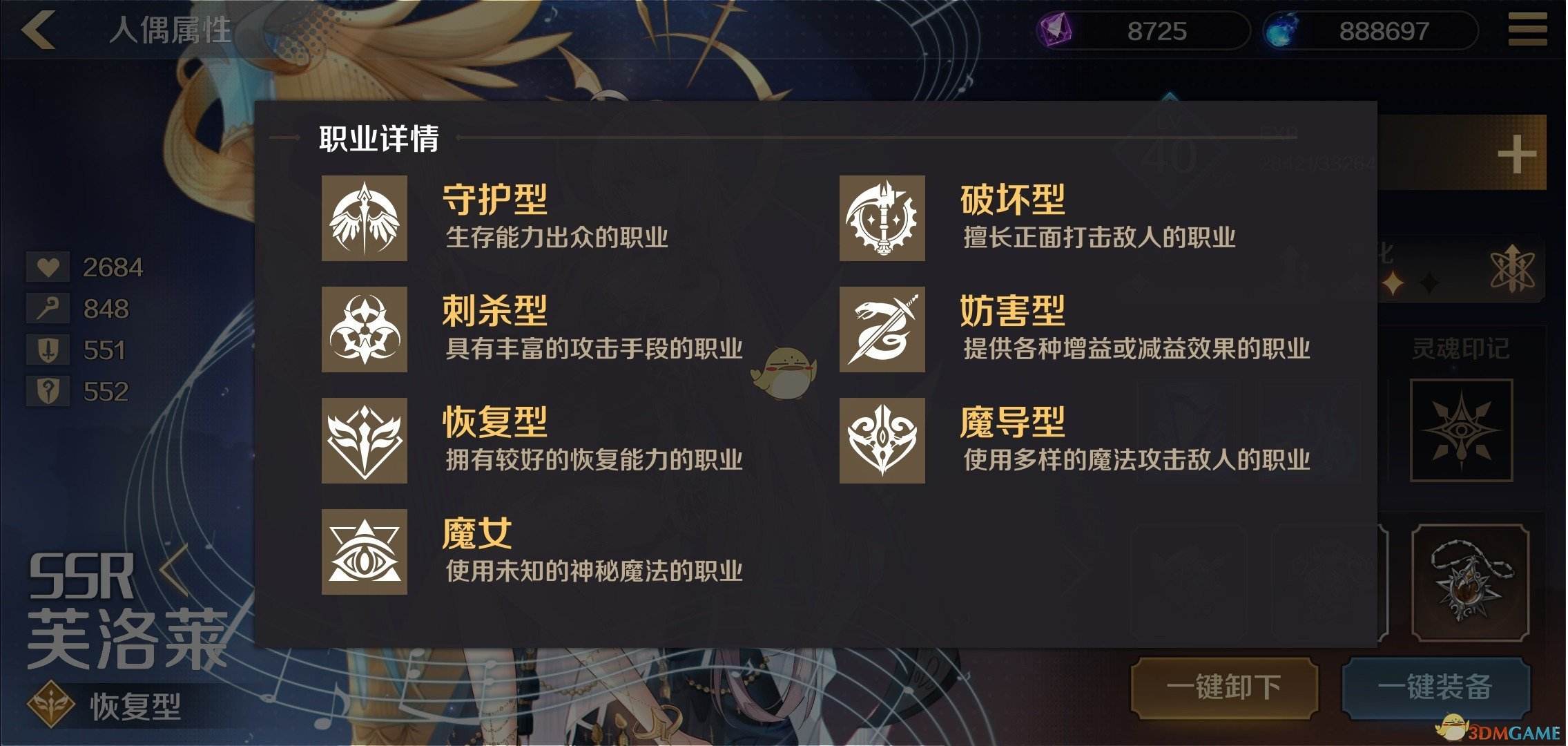Select the 破坏型 destroyer class icon
Image resolution: width=1568 pixels, height=746 pixels.
pyautogui.click(x=882, y=220)
